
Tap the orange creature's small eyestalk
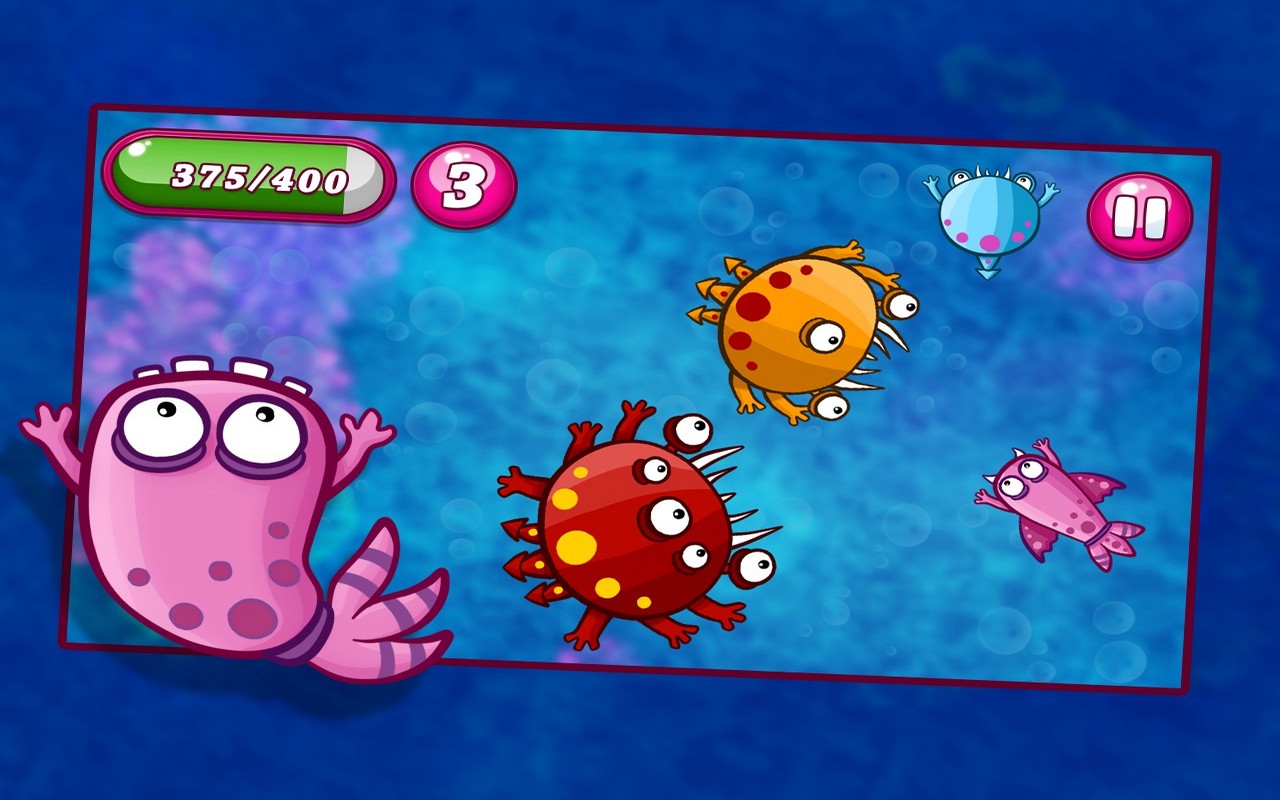pos(900,305)
